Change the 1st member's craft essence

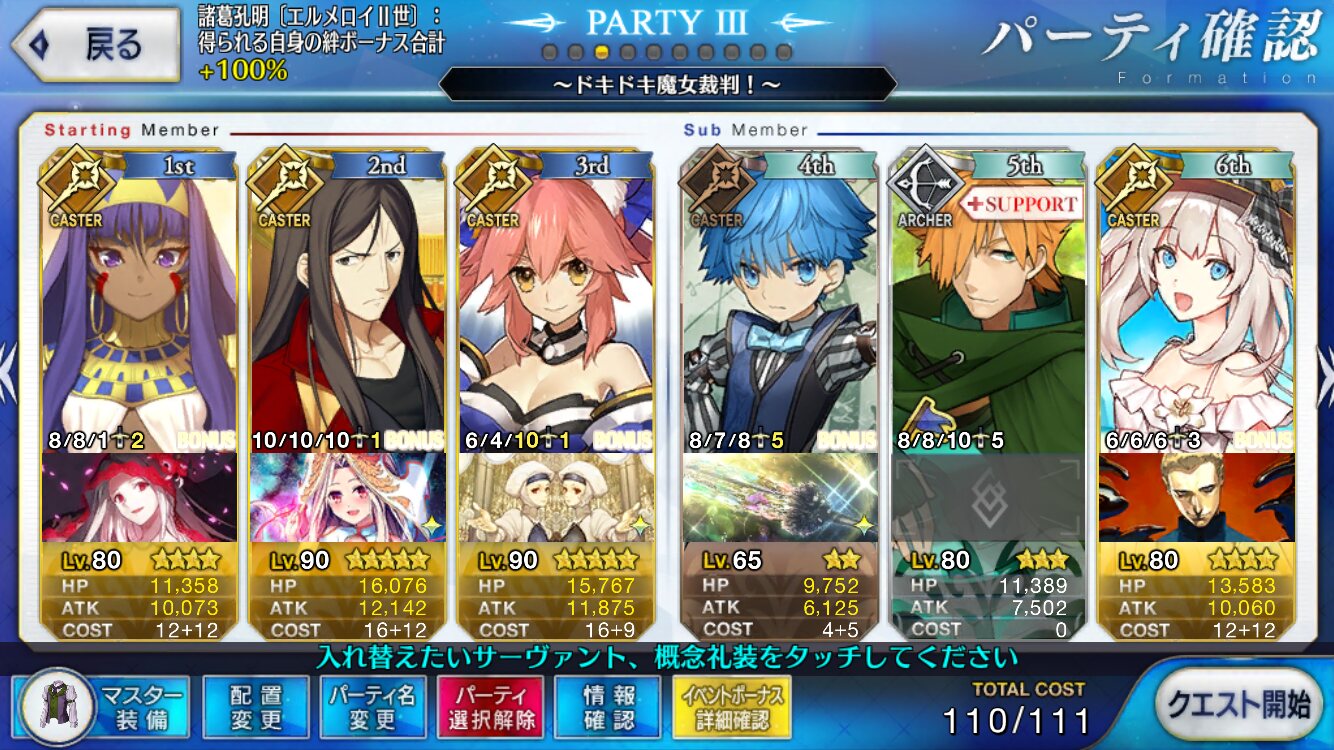(x=140, y=497)
